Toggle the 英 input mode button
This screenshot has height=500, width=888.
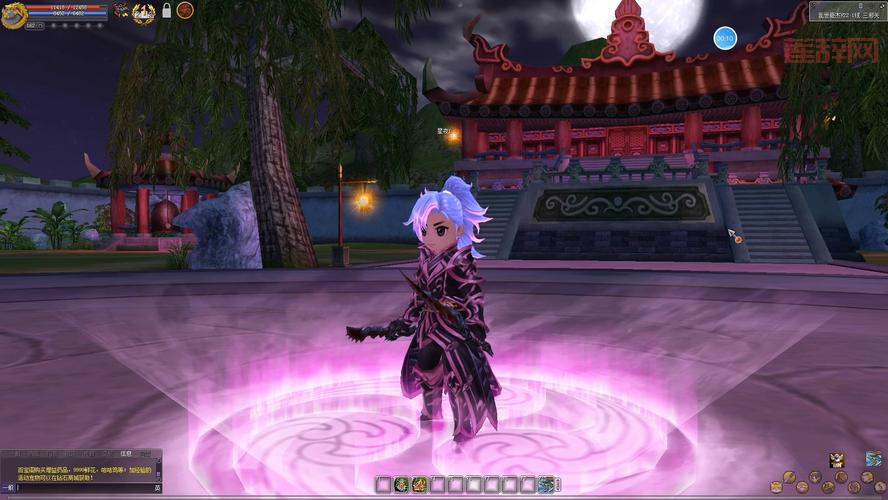pyautogui.click(x=157, y=488)
